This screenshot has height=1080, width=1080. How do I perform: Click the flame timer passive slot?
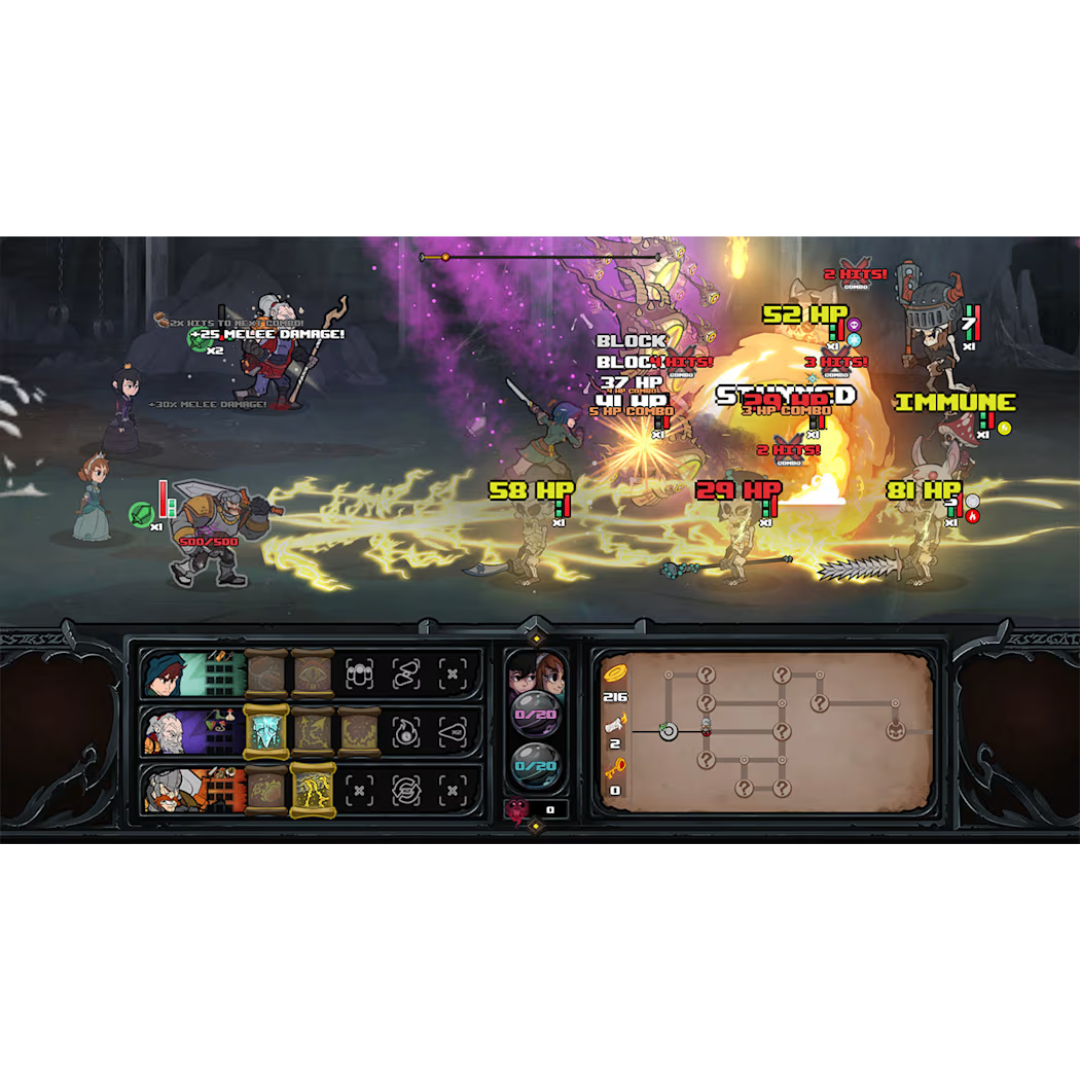click(x=405, y=731)
